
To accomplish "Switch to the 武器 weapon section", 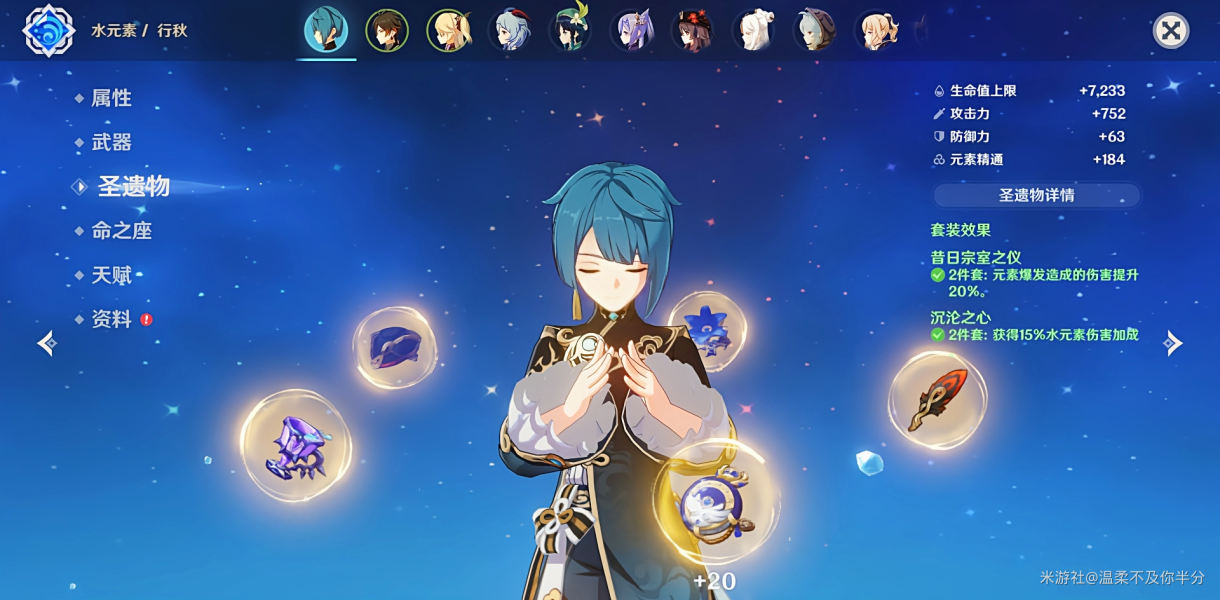I will tap(111, 142).
